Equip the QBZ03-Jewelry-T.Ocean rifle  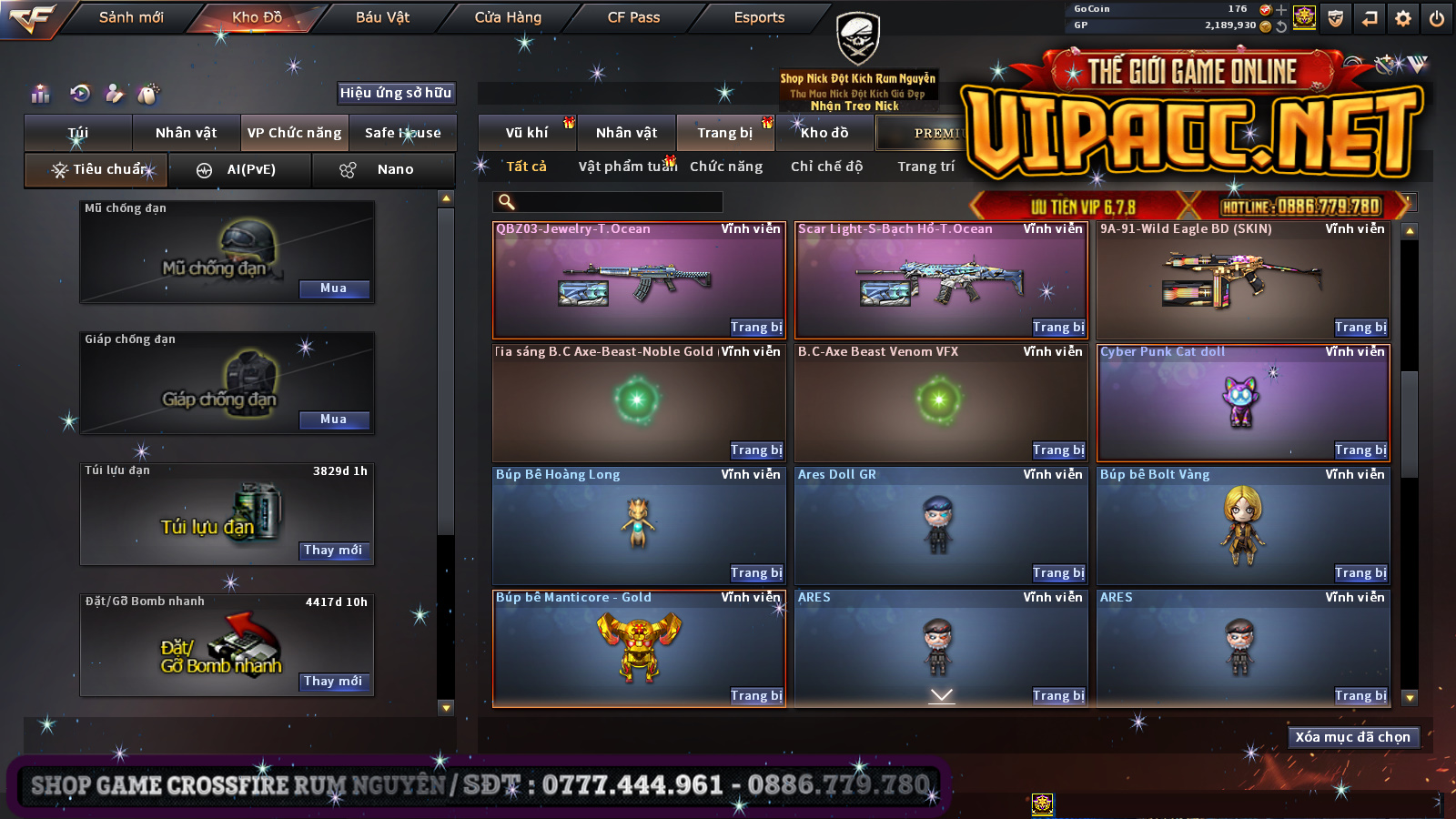point(756,328)
